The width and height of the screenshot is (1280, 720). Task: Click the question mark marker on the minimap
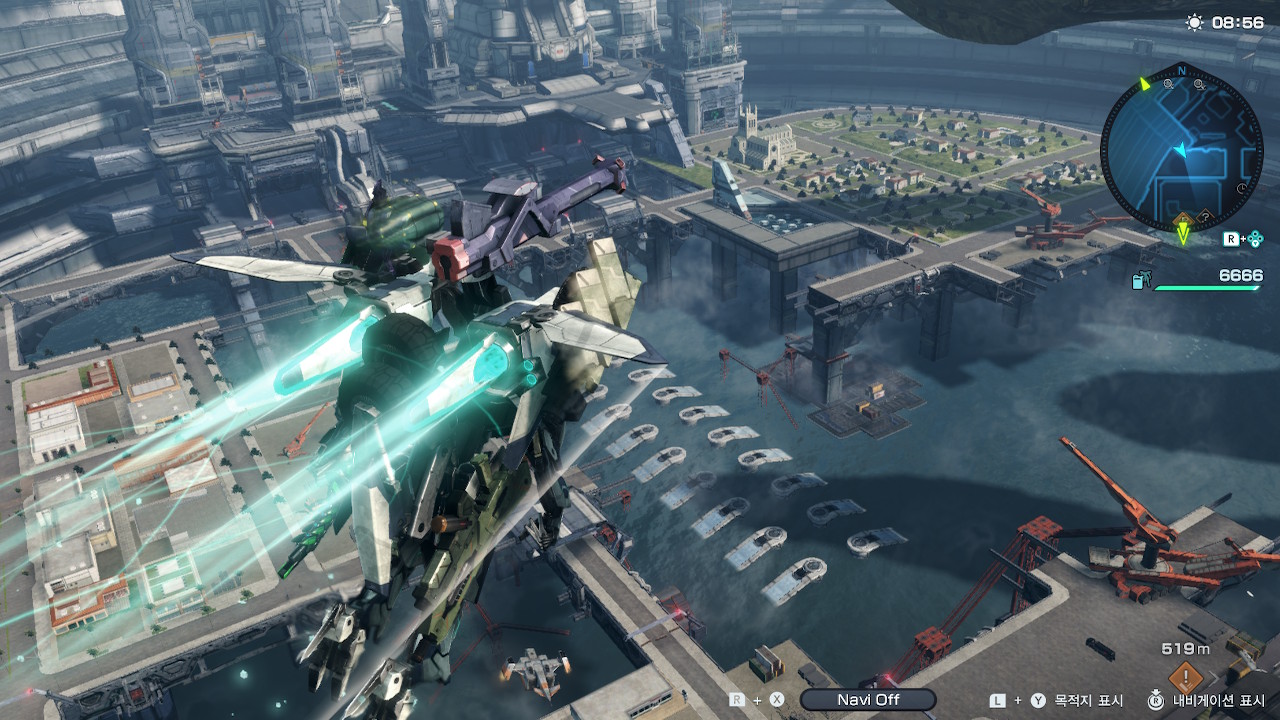pos(1205,215)
